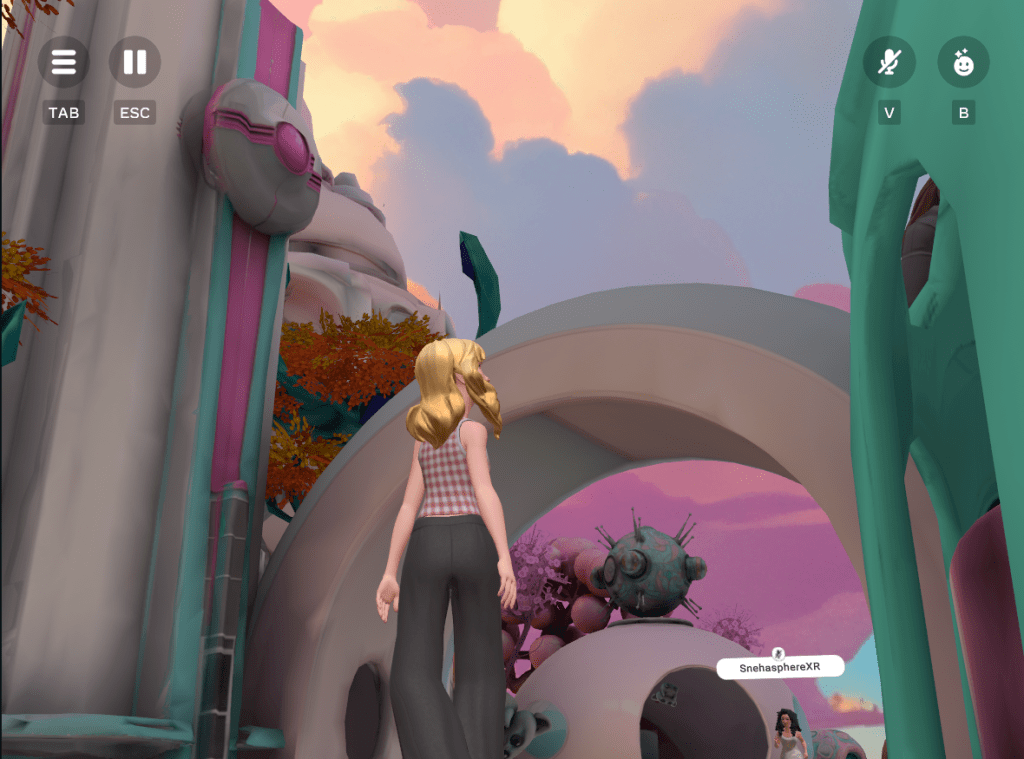Toggle the muted microphone button

click(888, 62)
